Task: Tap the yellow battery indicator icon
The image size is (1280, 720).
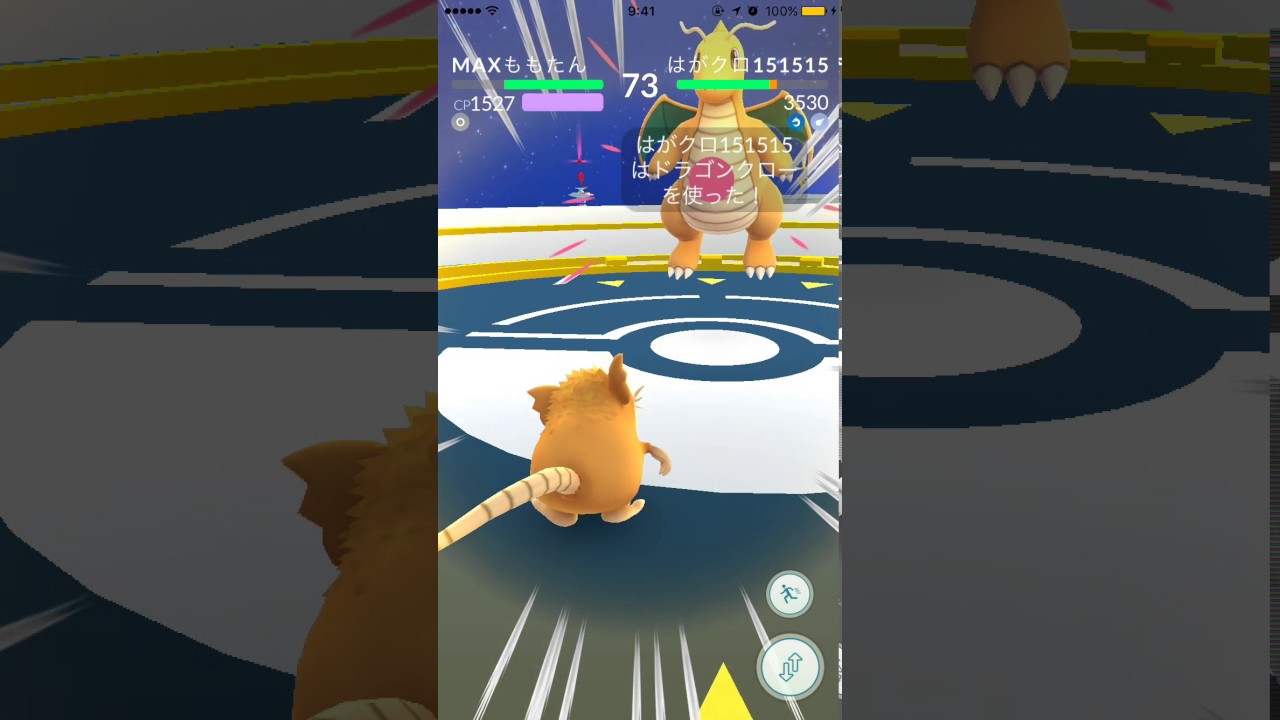Action: 812,10
